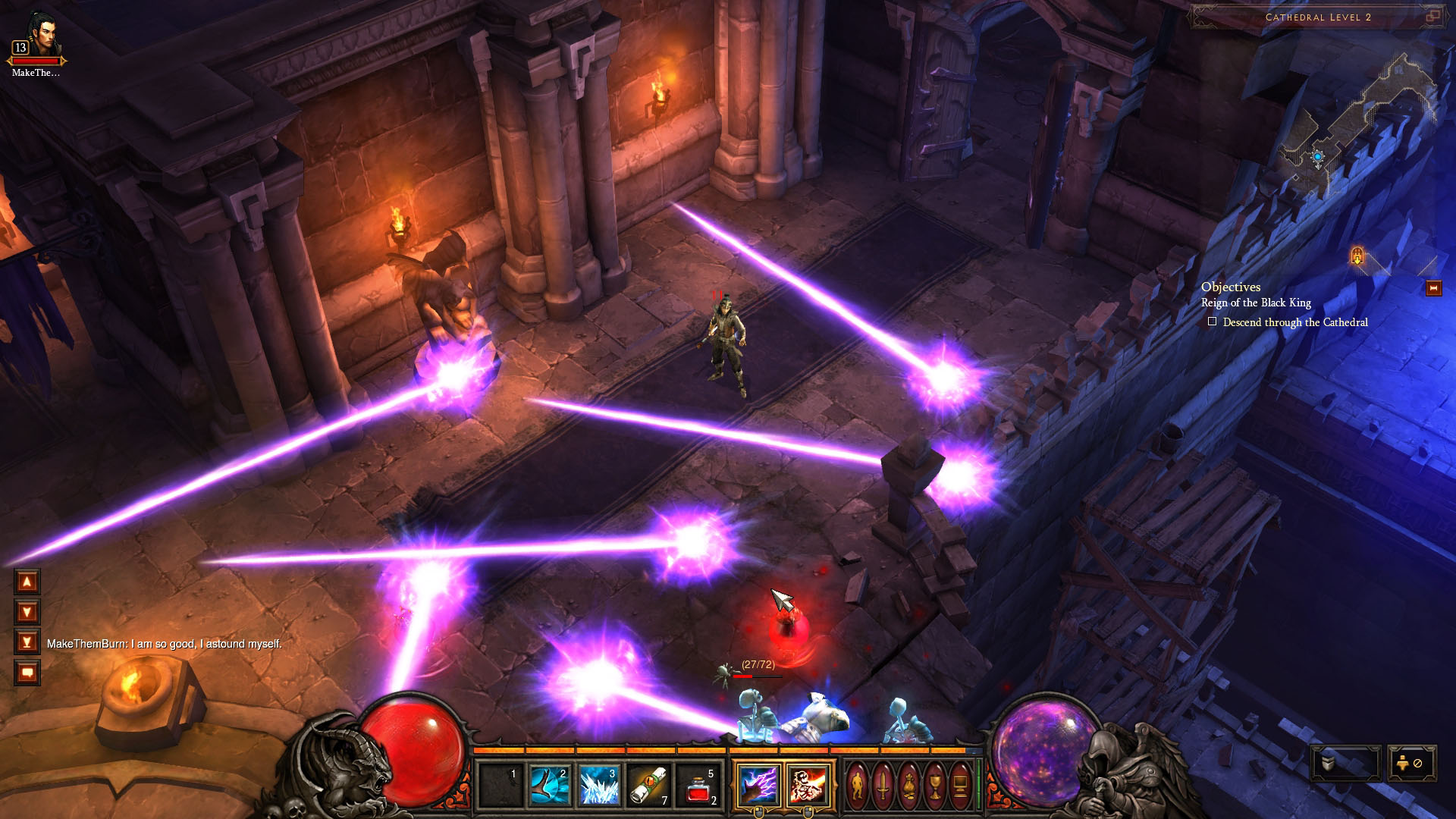This screenshot has height=819, width=1456.
Task: Select the Descend through the Cathedral objective
Action: 1294,322
